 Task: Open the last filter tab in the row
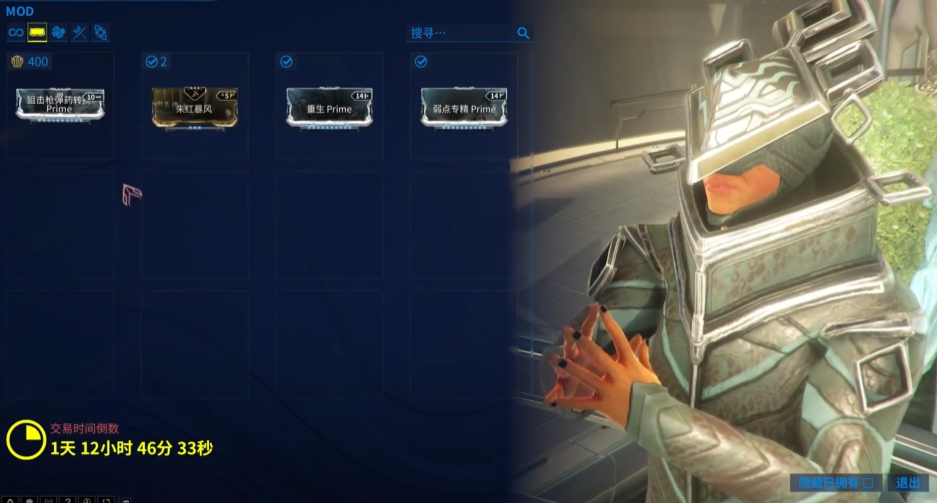(x=100, y=33)
